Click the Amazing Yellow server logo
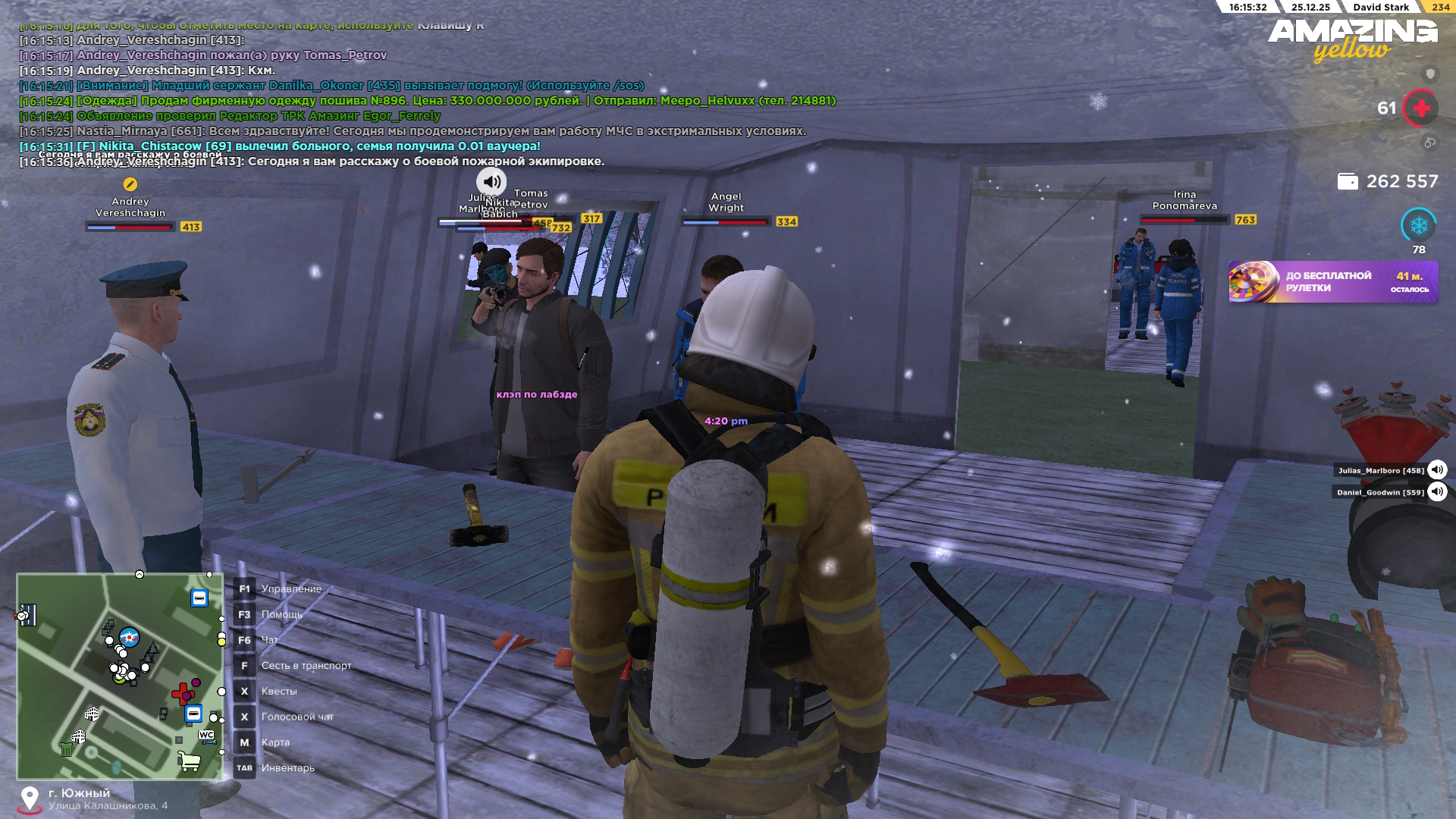This screenshot has height=819, width=1456. [1352, 39]
